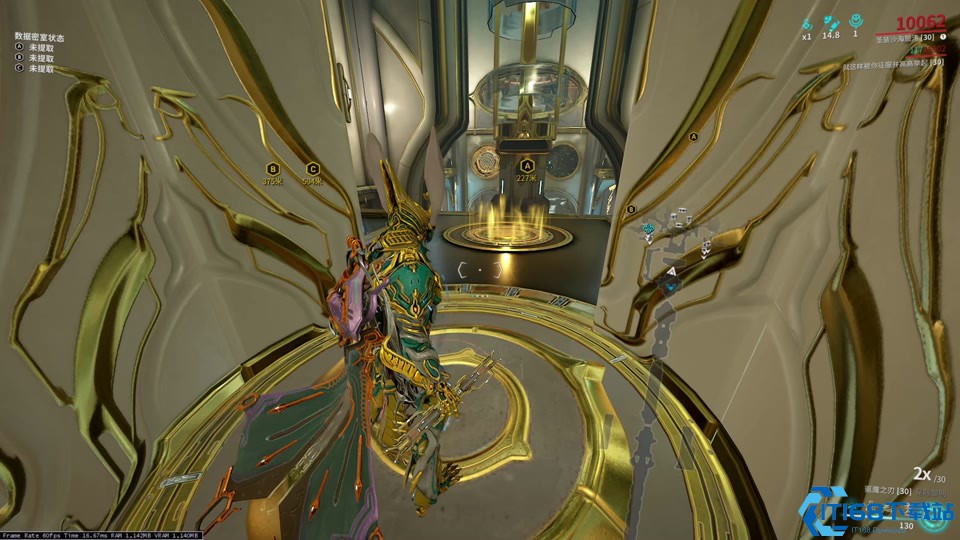This screenshot has height=540, width=960.
Task: Click the player arrow on the overlay map
Action: coord(673,270)
